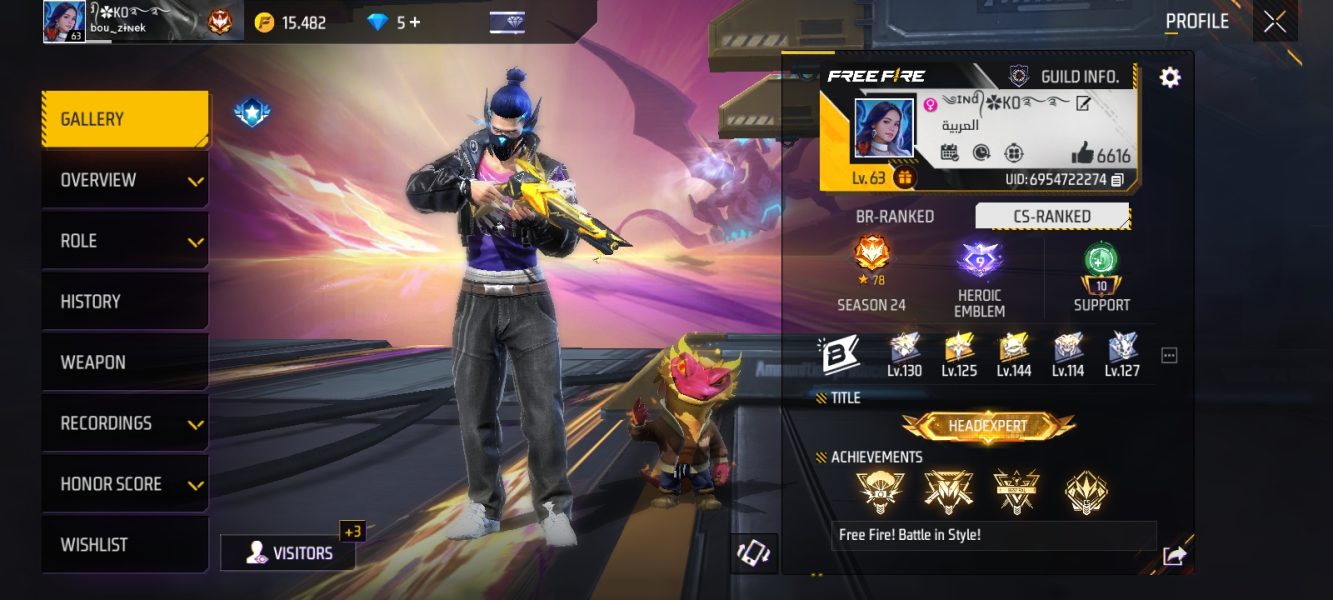Screen dimensions: 1333x600
Task: Expand the Recordings entry
Action: tap(124, 424)
